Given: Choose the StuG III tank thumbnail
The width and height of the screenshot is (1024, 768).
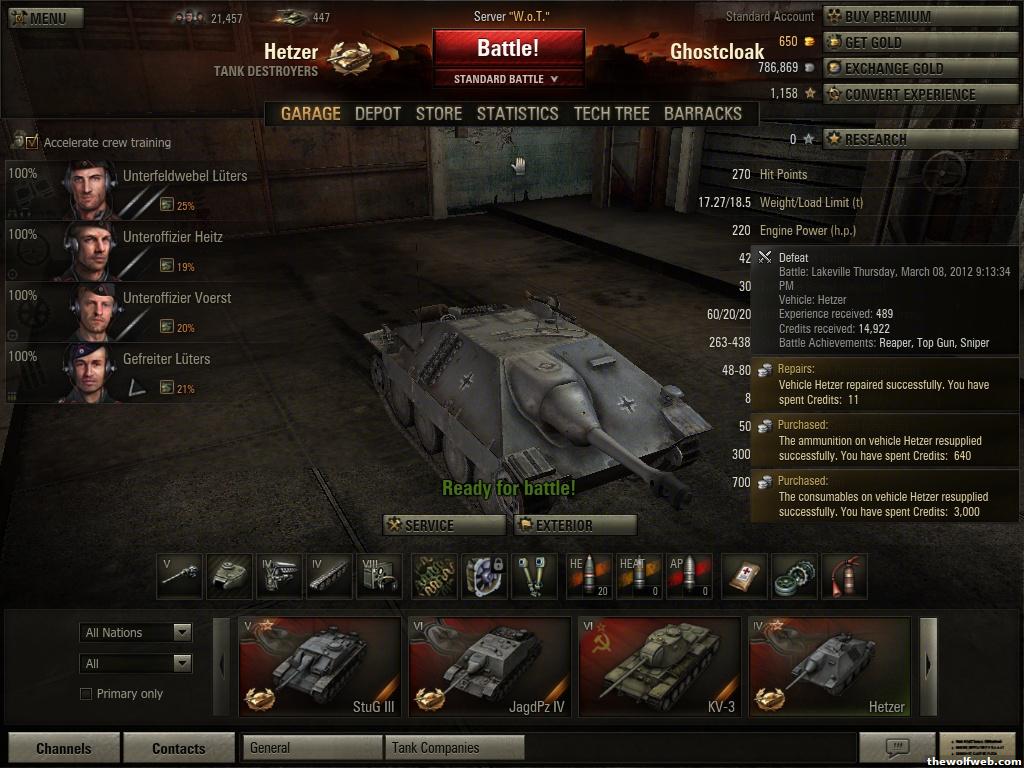Looking at the screenshot, I should click(319, 667).
